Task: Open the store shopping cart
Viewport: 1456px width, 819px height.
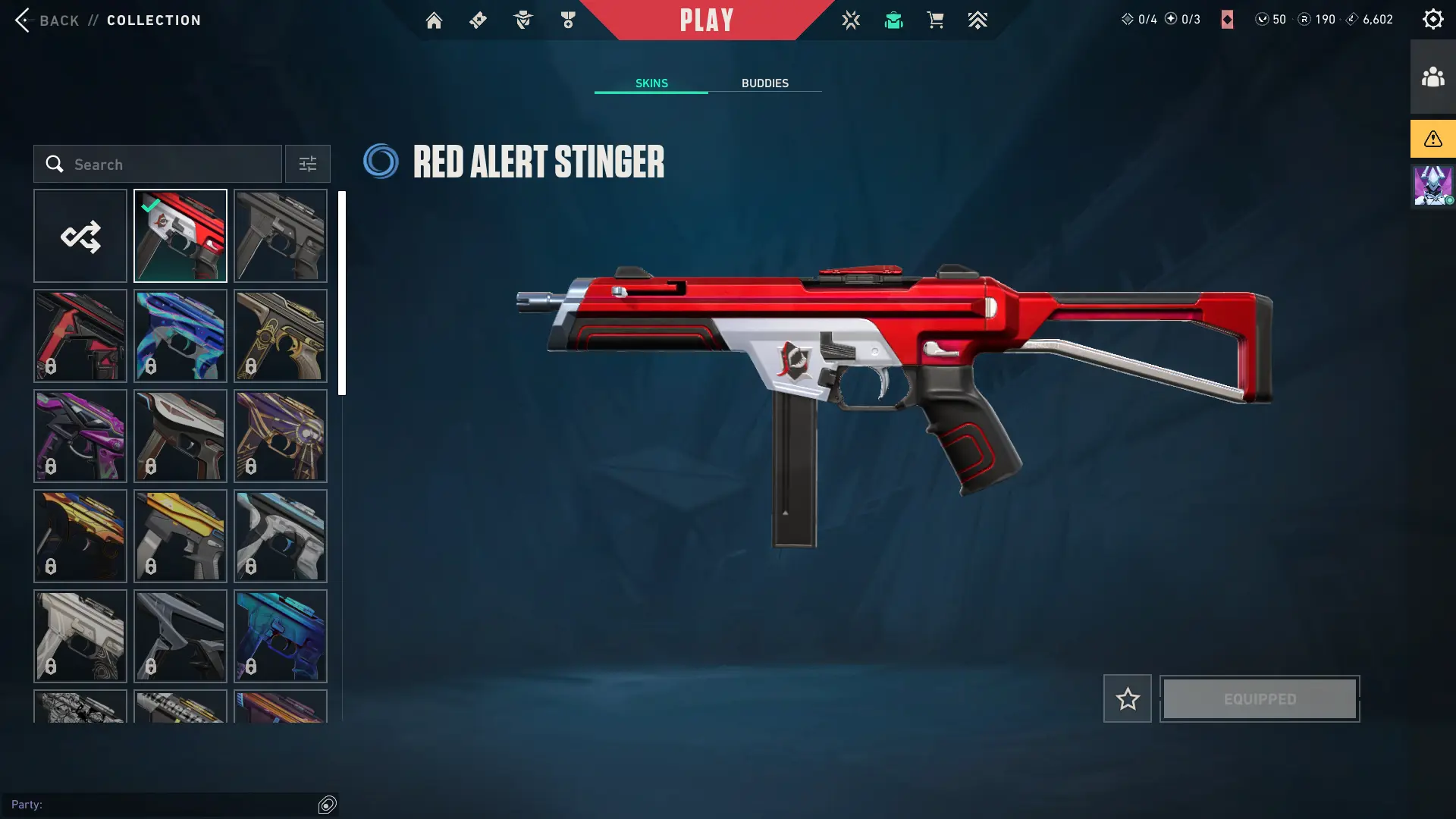Action: tap(935, 20)
